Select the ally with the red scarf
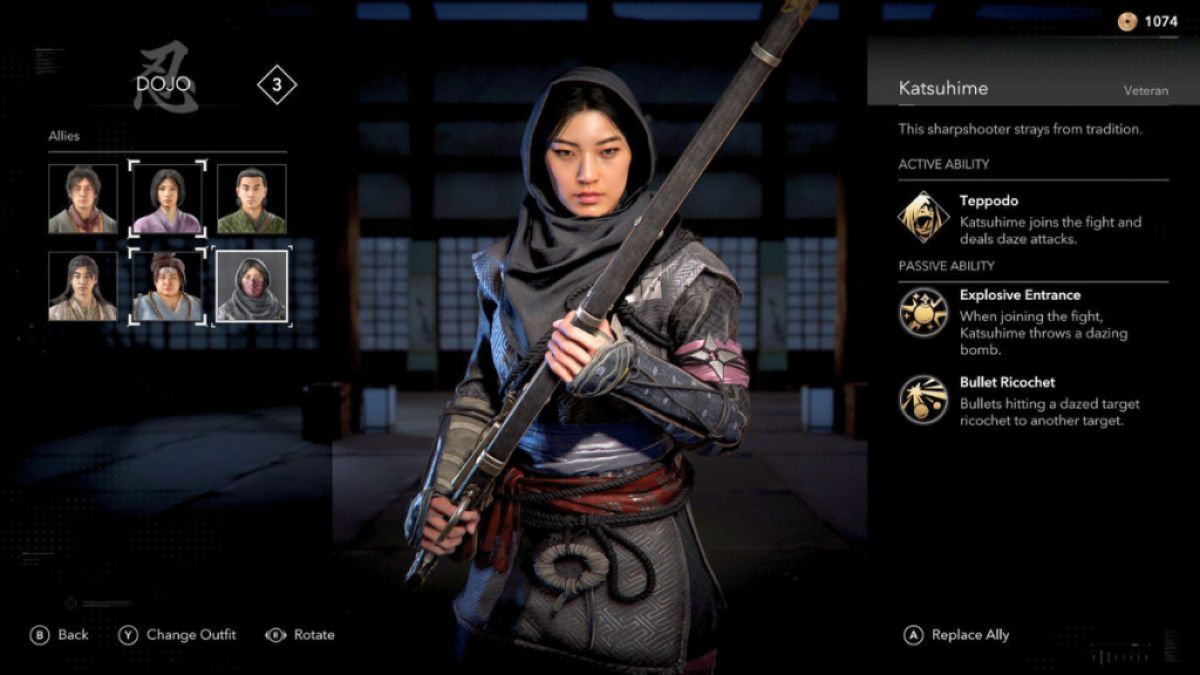Image resolution: width=1200 pixels, height=675 pixels. pyautogui.click(x=83, y=199)
